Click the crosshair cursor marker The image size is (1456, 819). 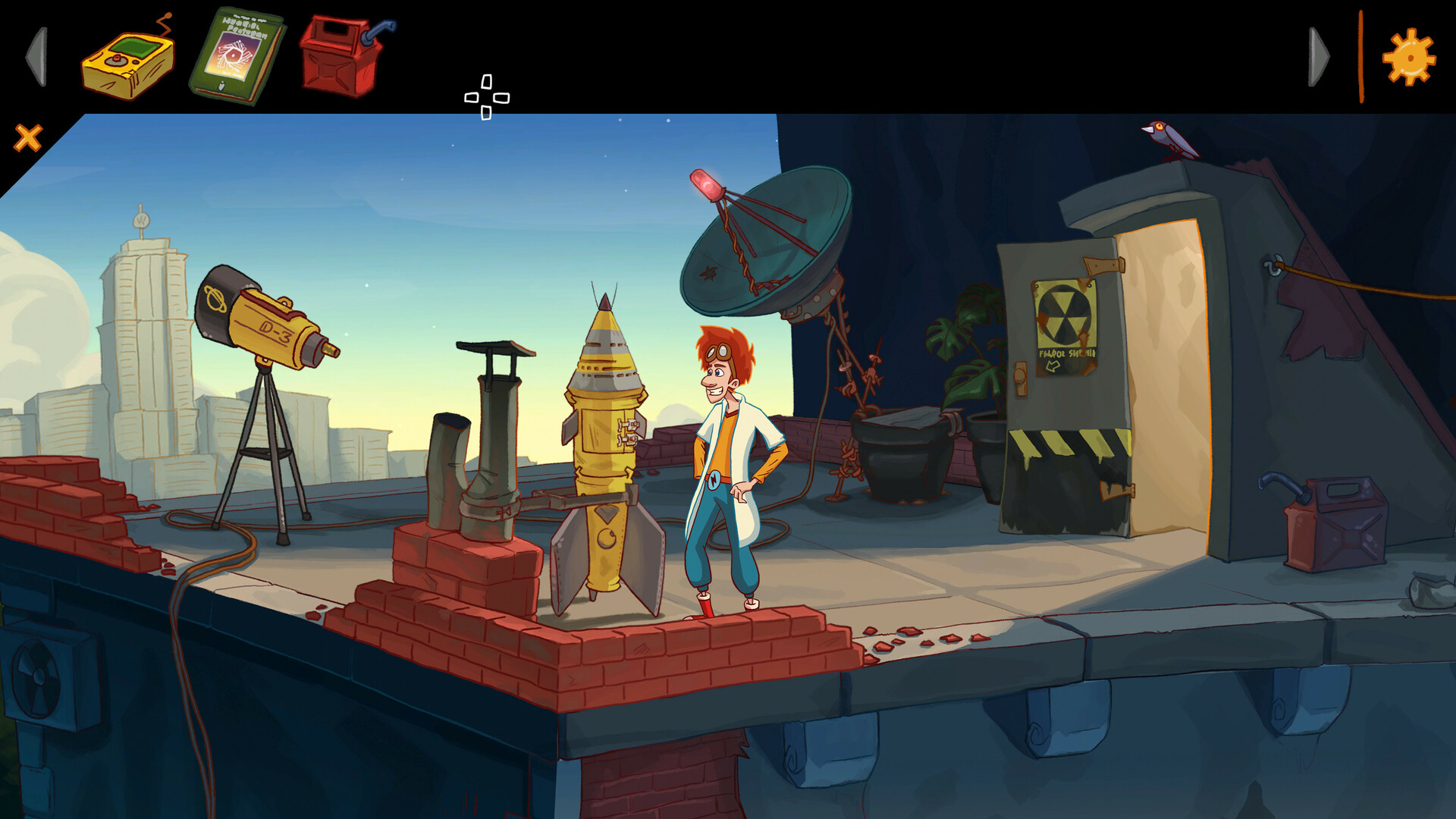[486, 96]
